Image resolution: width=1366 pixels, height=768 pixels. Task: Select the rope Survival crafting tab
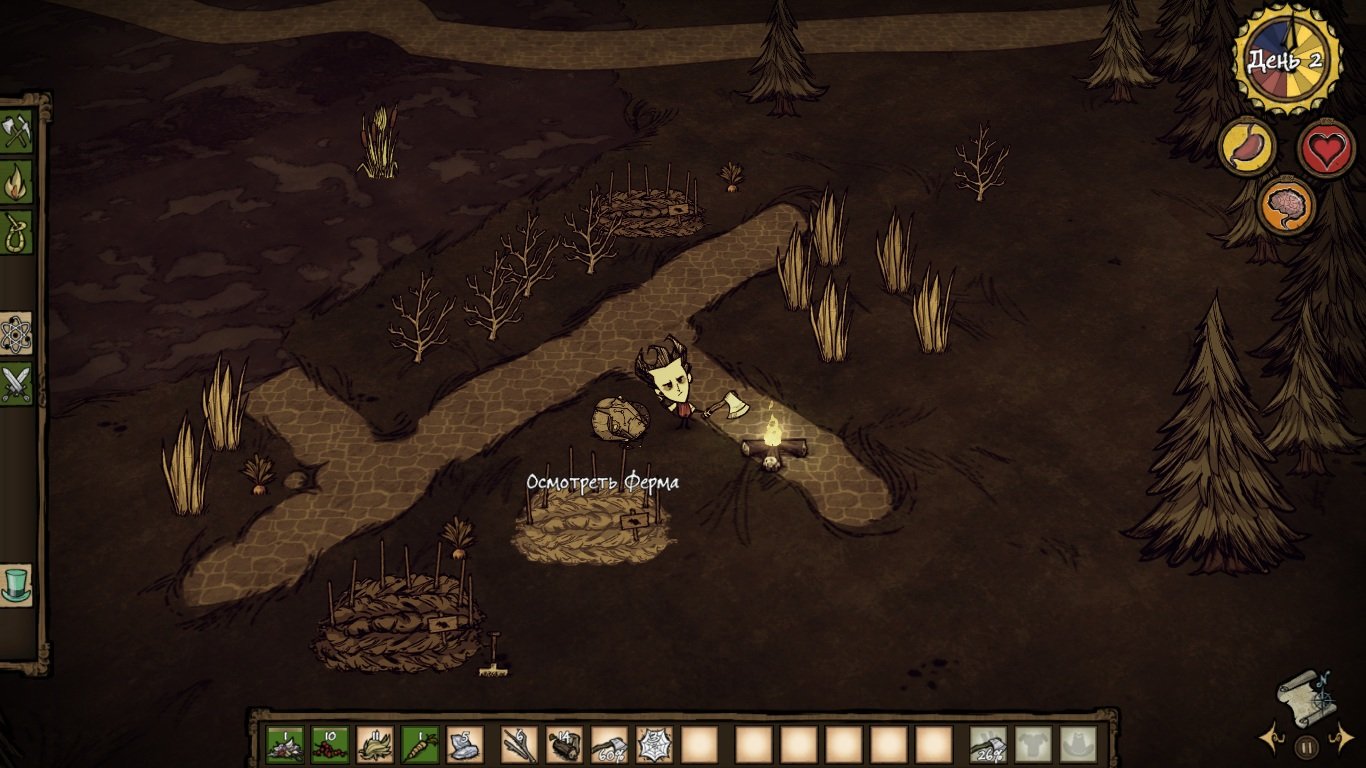17,232
